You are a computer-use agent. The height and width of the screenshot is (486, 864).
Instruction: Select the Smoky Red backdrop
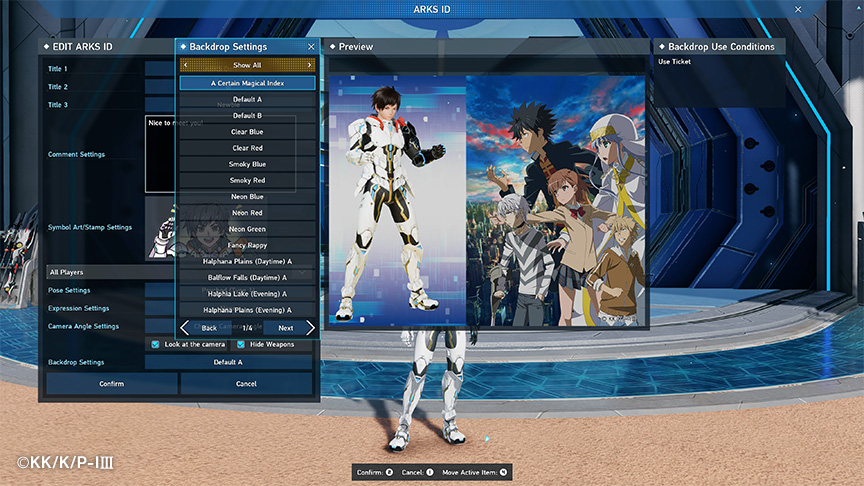click(247, 180)
